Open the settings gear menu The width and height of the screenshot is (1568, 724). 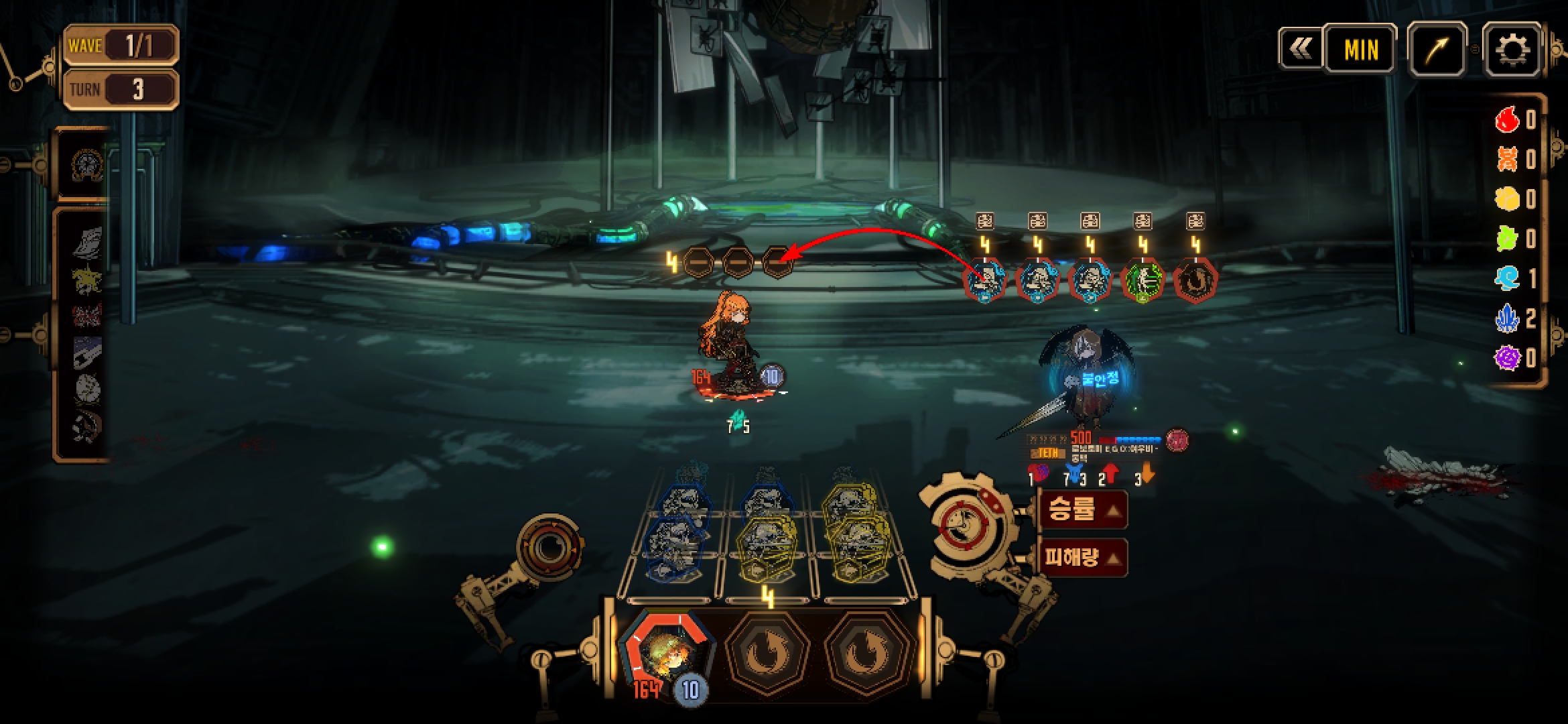[x=1512, y=50]
